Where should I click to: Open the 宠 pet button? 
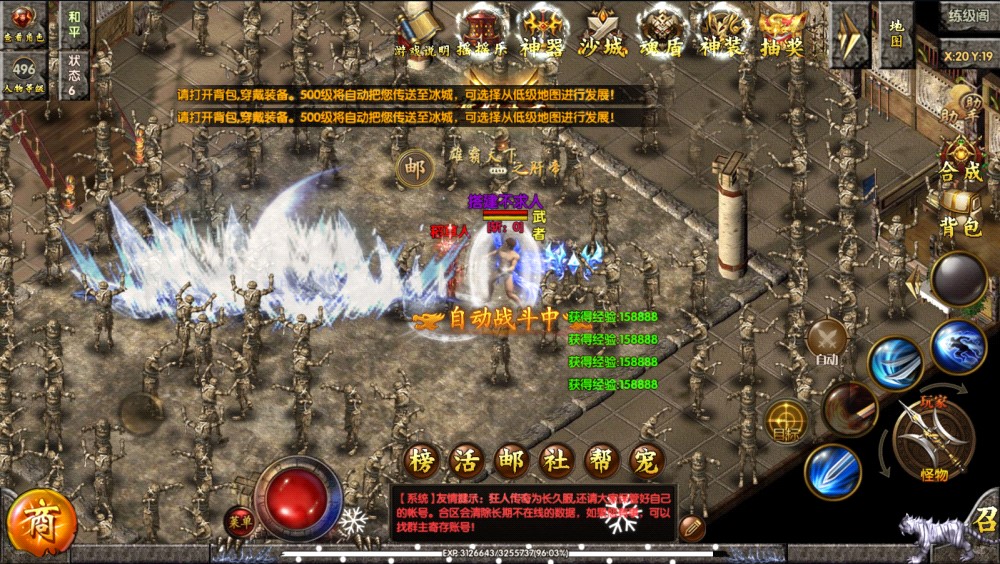(647, 460)
